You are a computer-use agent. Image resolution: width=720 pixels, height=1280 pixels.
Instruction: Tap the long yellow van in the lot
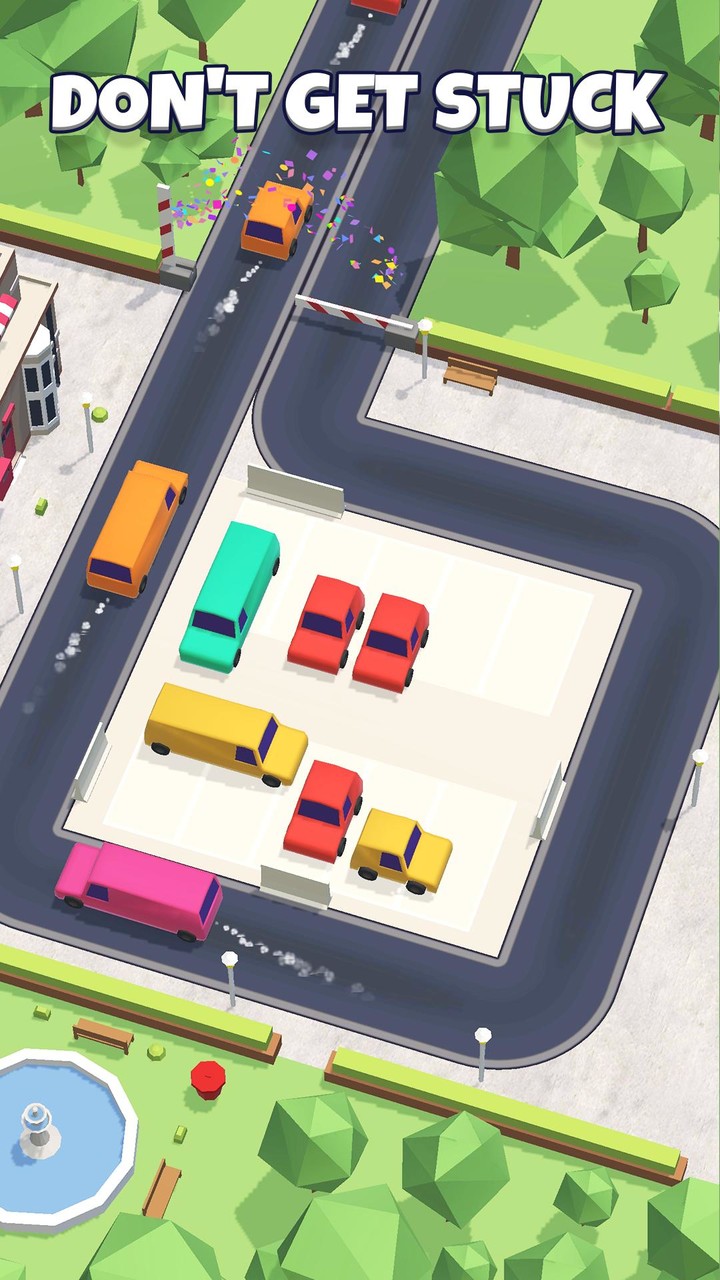coord(226,733)
